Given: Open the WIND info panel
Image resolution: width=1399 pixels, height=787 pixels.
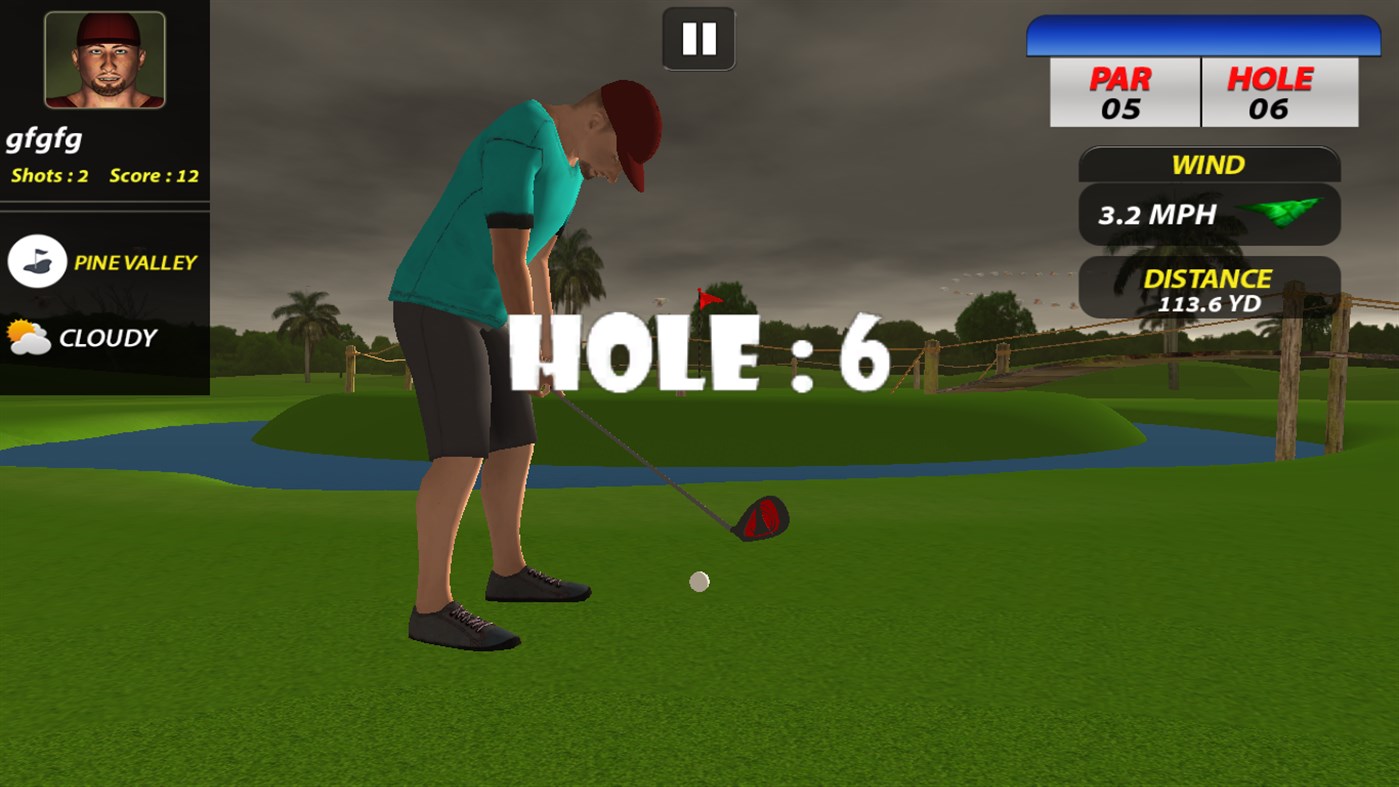Looking at the screenshot, I should click(x=1208, y=165).
